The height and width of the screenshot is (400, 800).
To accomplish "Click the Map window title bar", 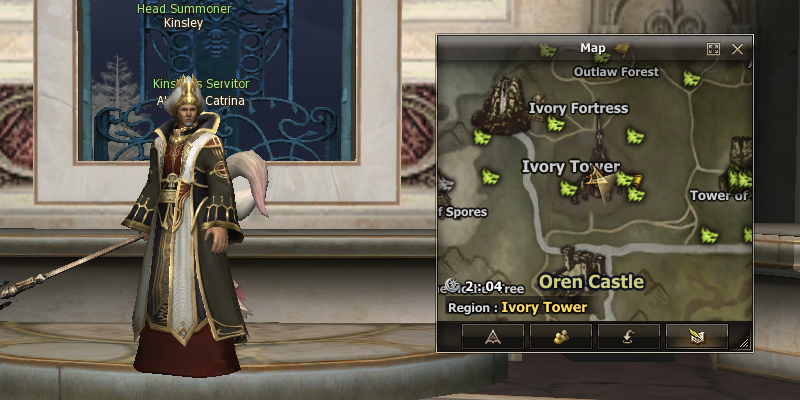I will click(x=593, y=48).
